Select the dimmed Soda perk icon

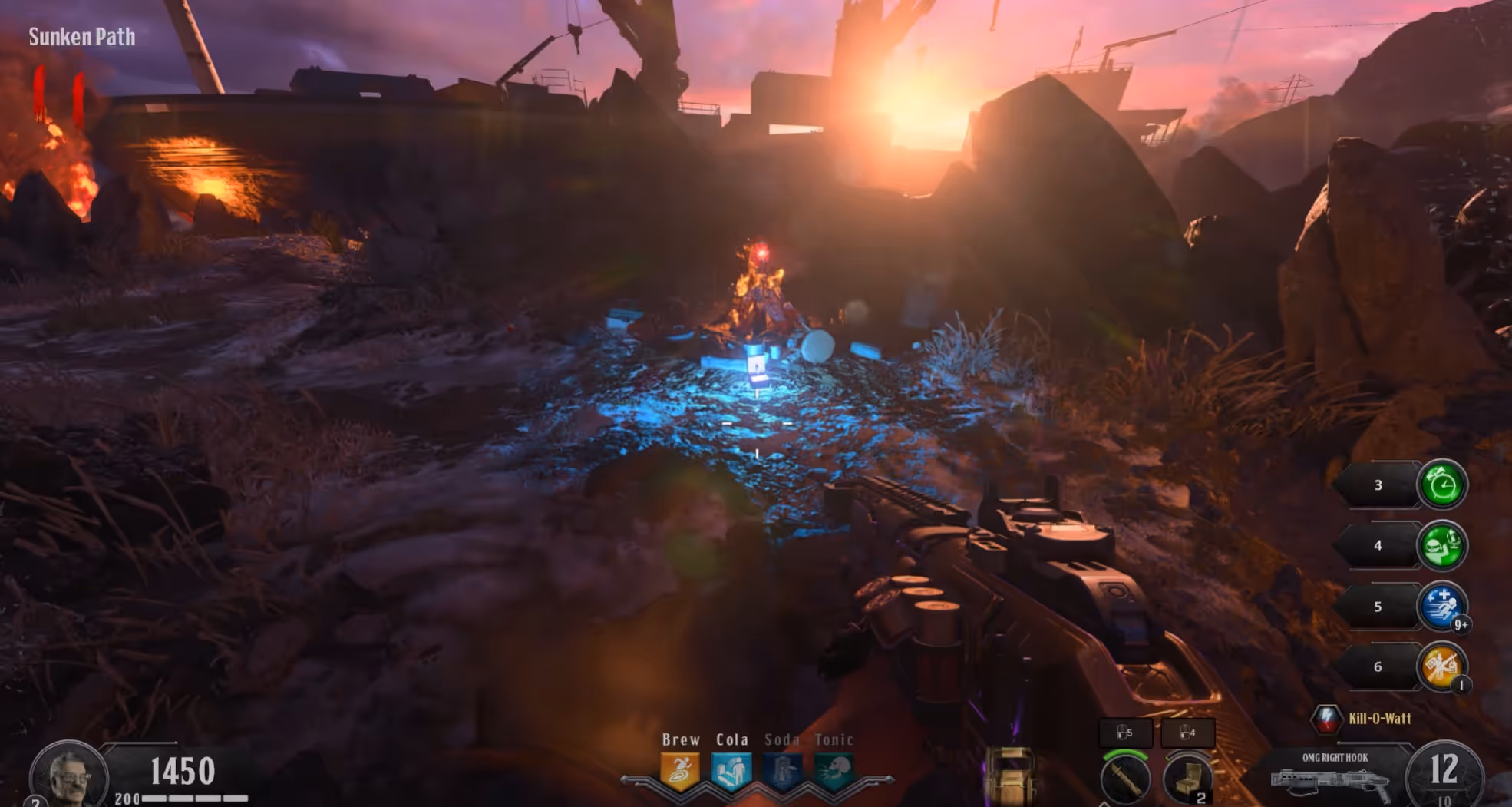tap(782, 771)
